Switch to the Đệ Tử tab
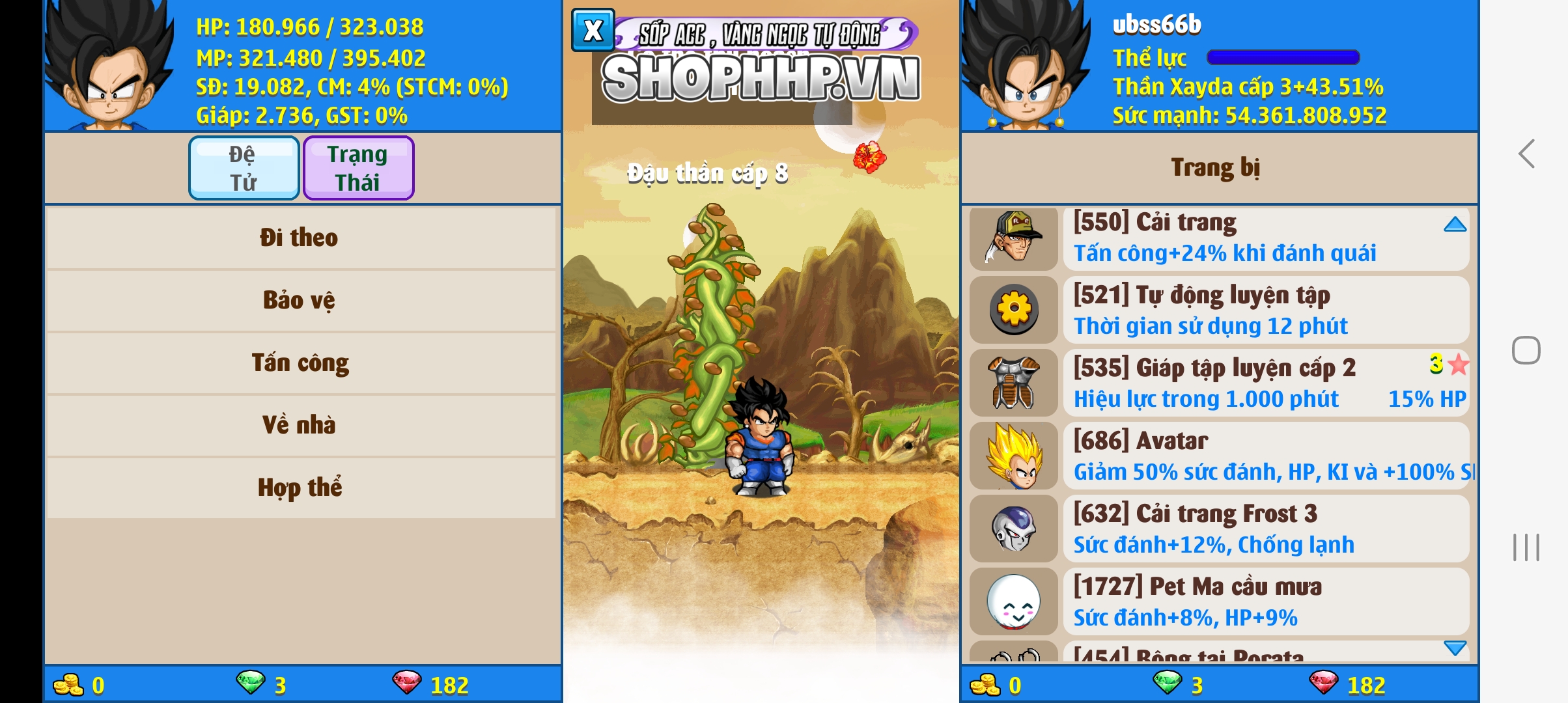The image size is (1568, 703). pyautogui.click(x=243, y=167)
